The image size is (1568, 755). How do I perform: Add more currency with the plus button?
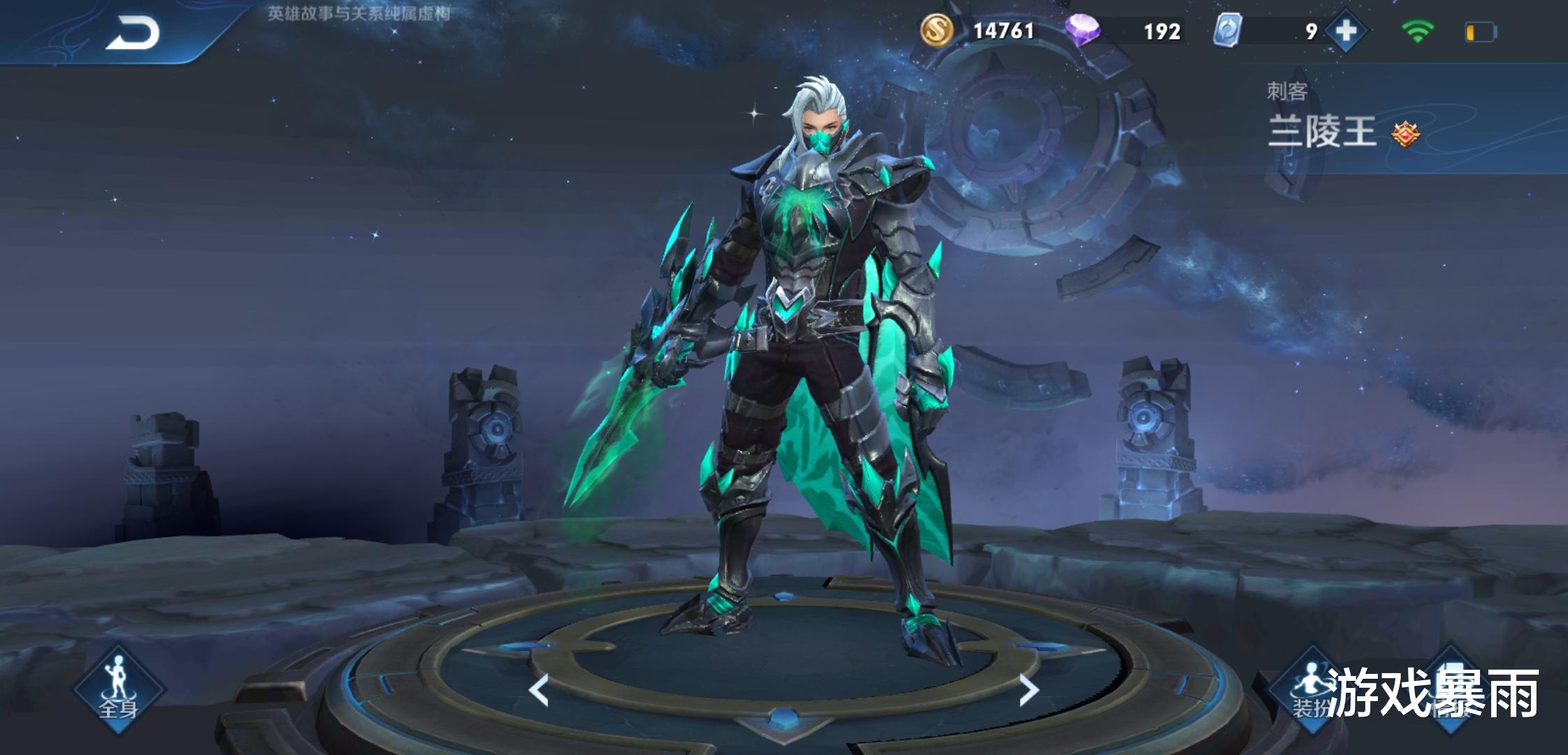1345,31
